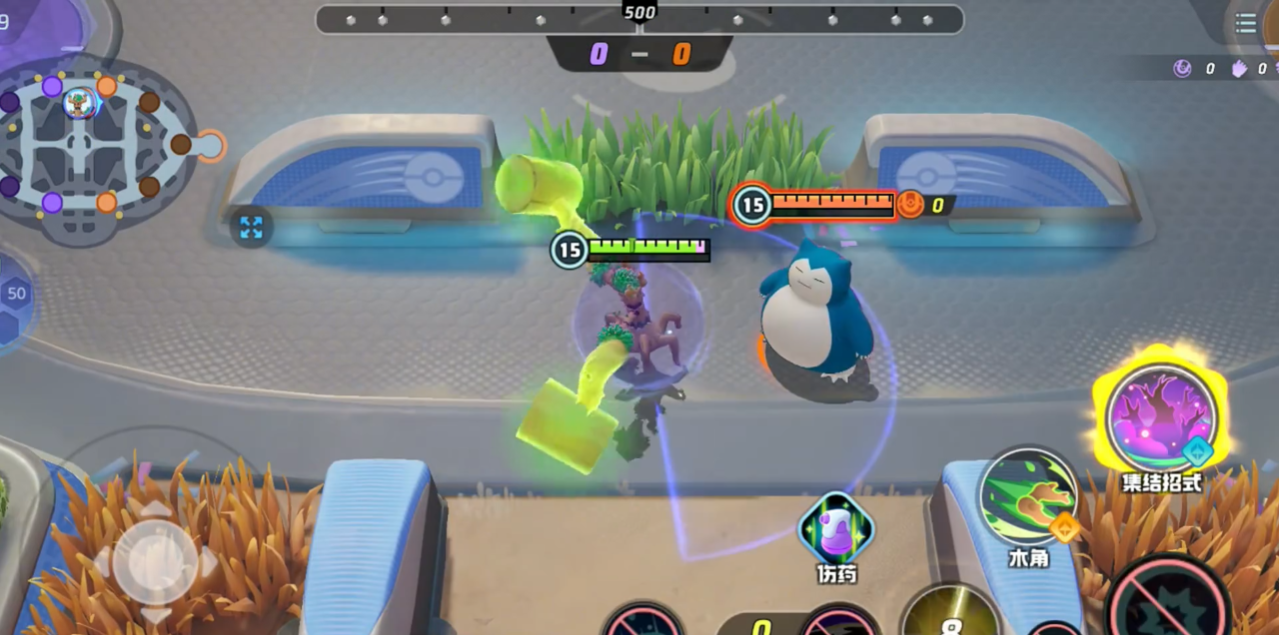This screenshot has width=1279, height=635.
Task: Use the 木角 Wood Horn move
Action: pyautogui.click(x=1027, y=498)
